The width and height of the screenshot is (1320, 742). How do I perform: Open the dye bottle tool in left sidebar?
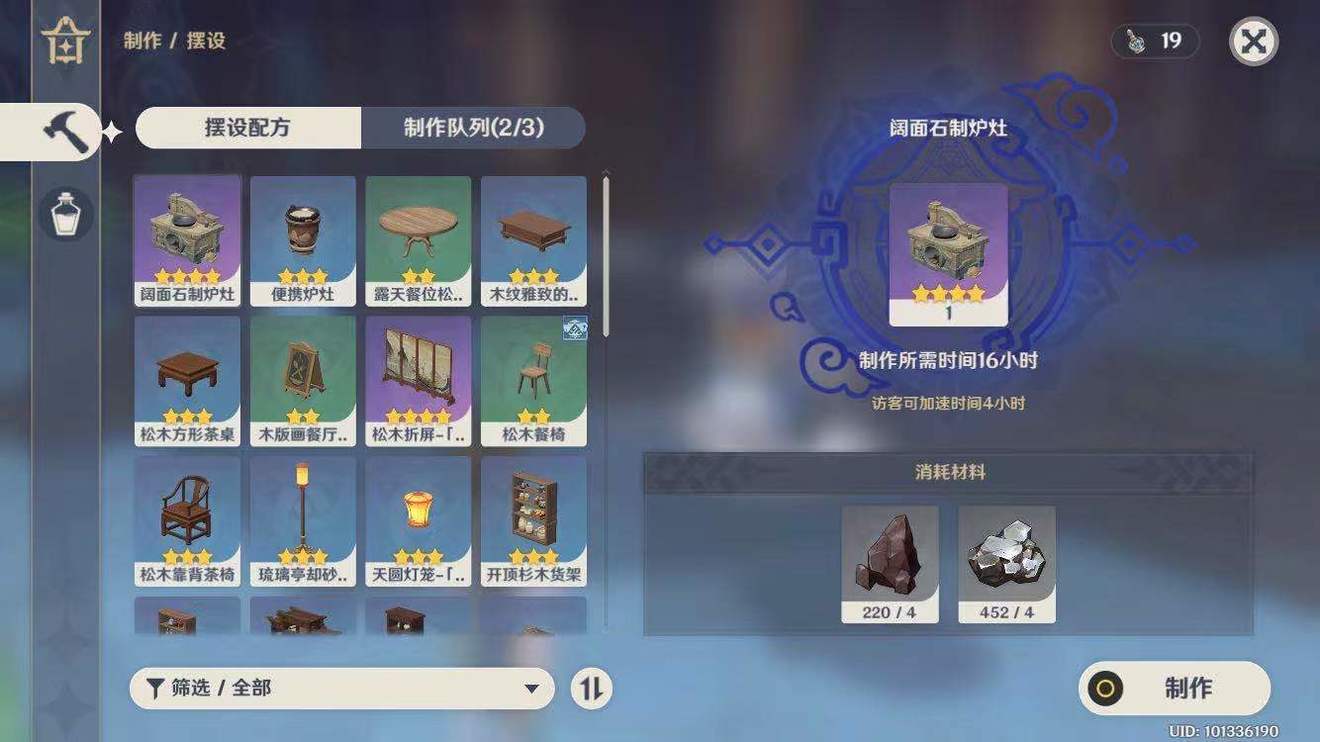[65, 212]
